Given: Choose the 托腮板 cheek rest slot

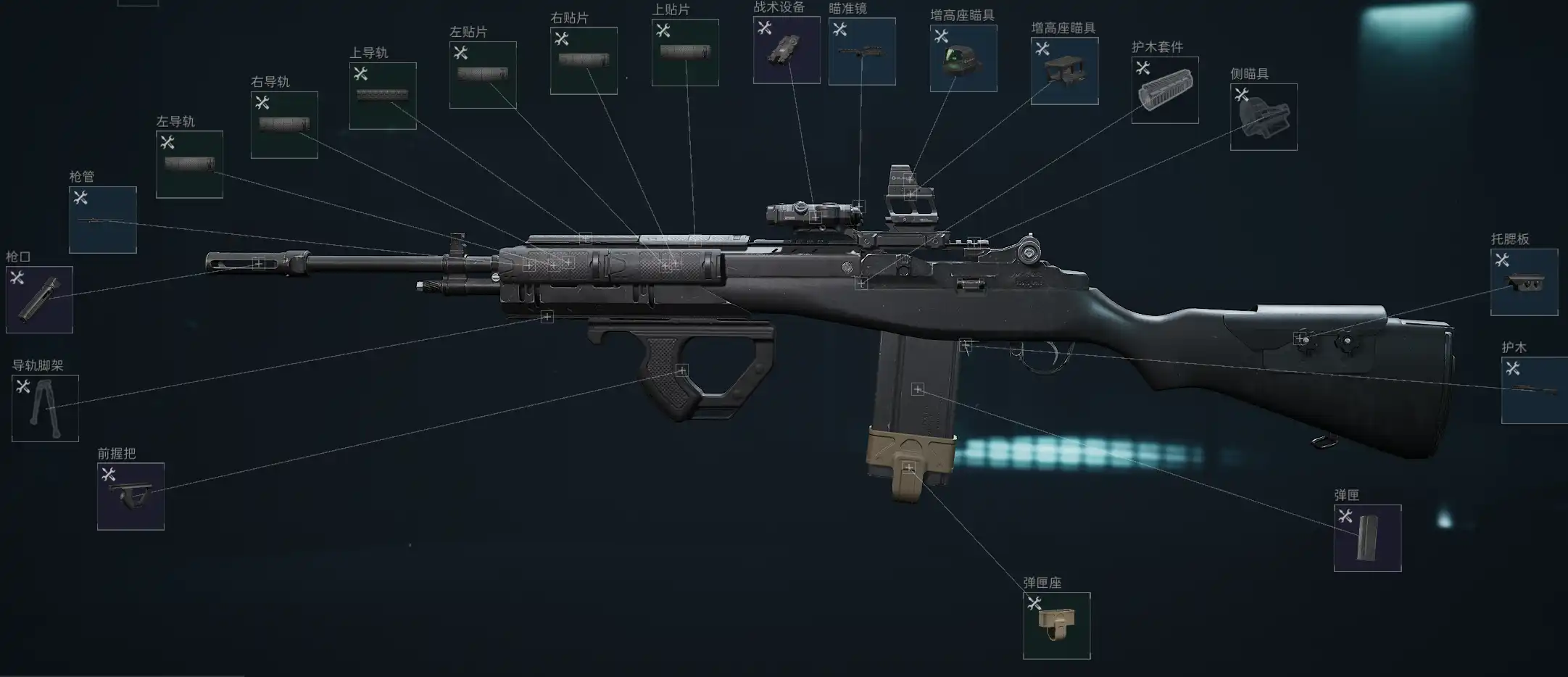Looking at the screenshot, I should tap(1524, 283).
